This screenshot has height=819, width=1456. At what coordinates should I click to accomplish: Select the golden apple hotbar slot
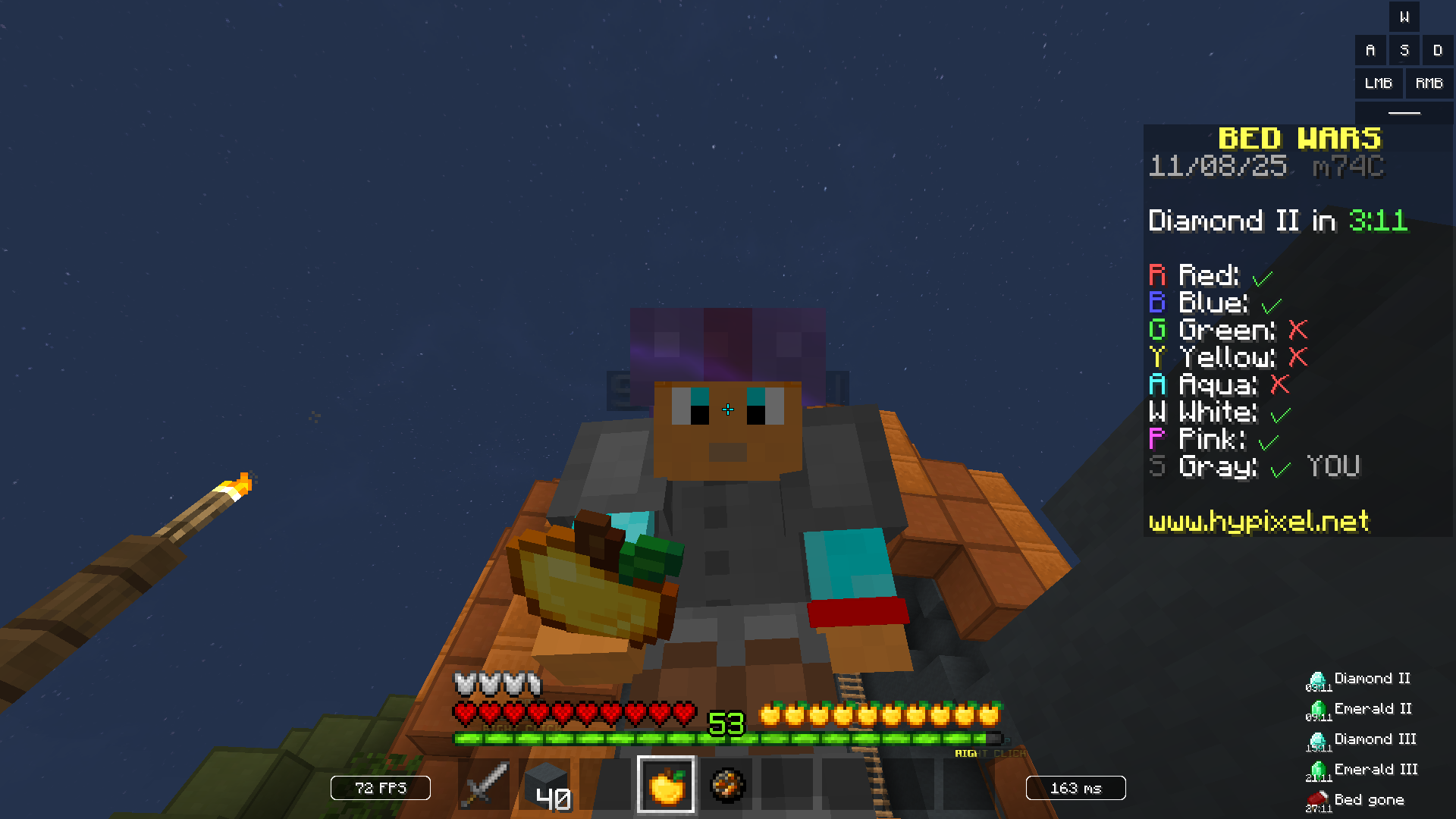[665, 786]
